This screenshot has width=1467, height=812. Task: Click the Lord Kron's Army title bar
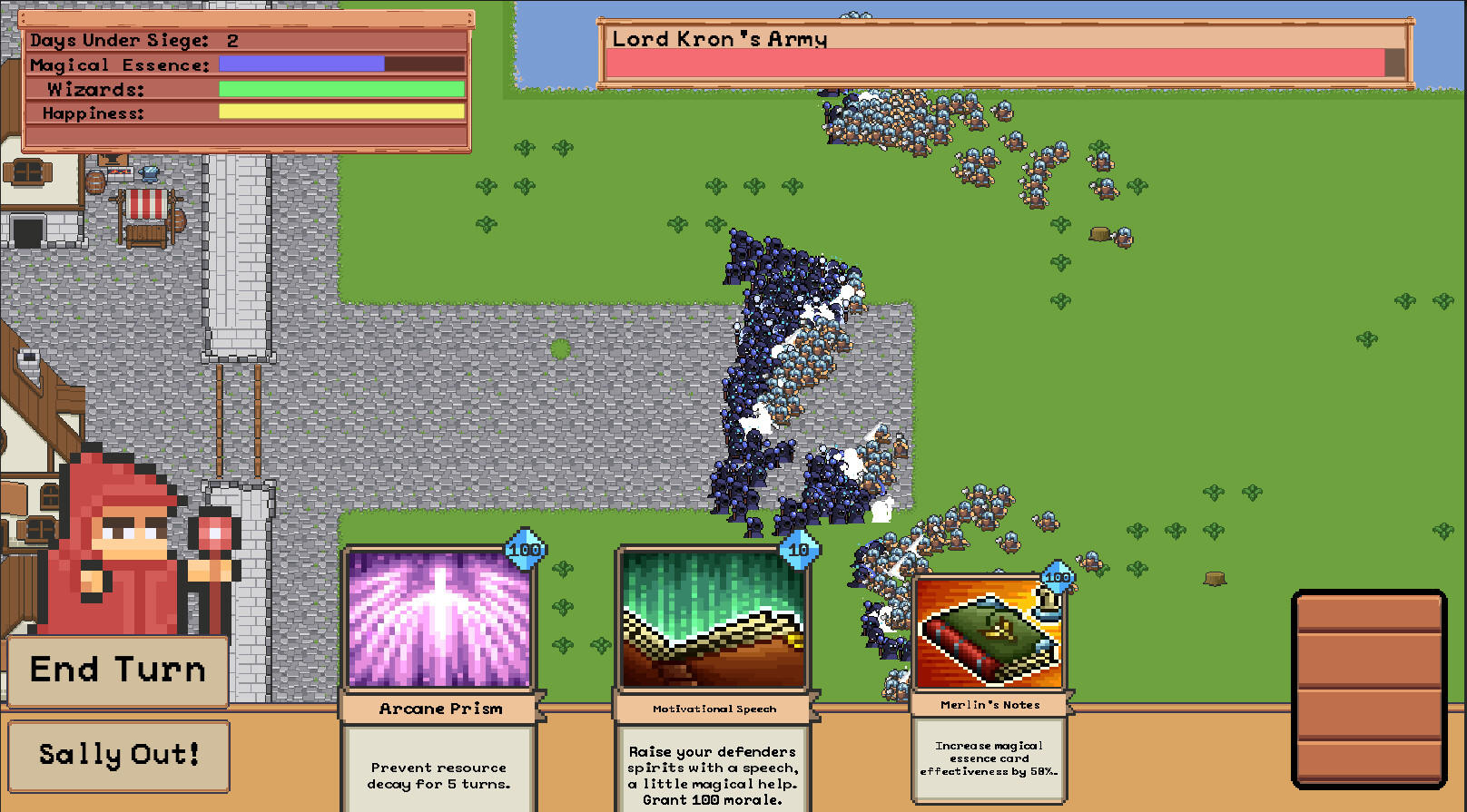[x=720, y=38]
